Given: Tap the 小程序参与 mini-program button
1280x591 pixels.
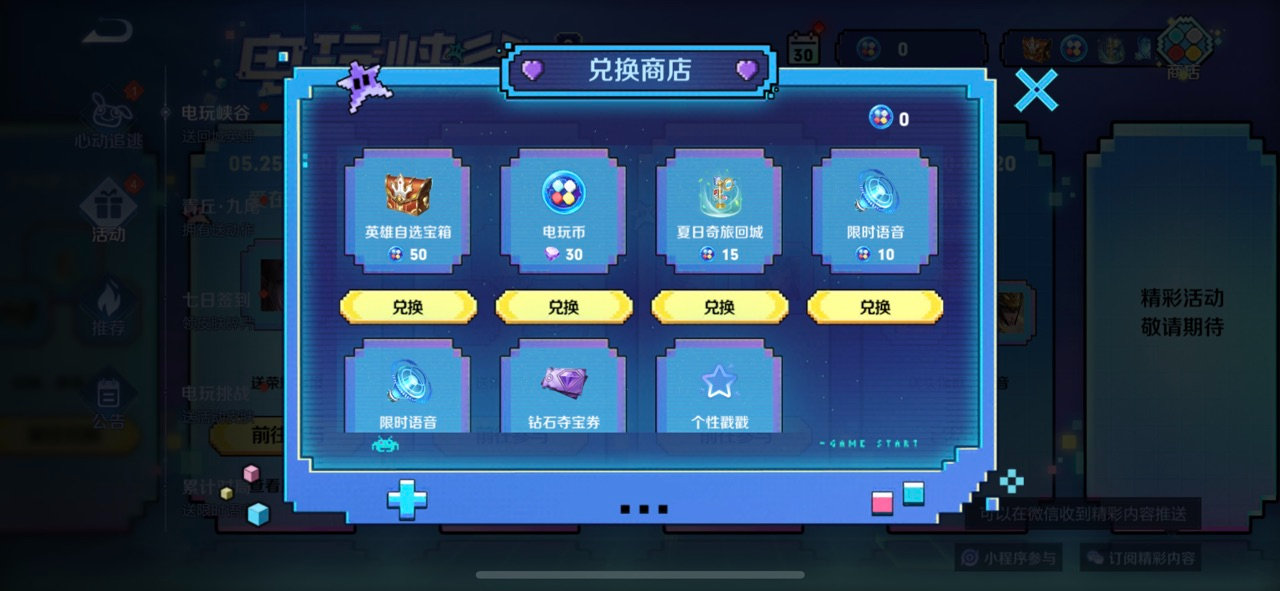Looking at the screenshot, I should point(1009,558).
